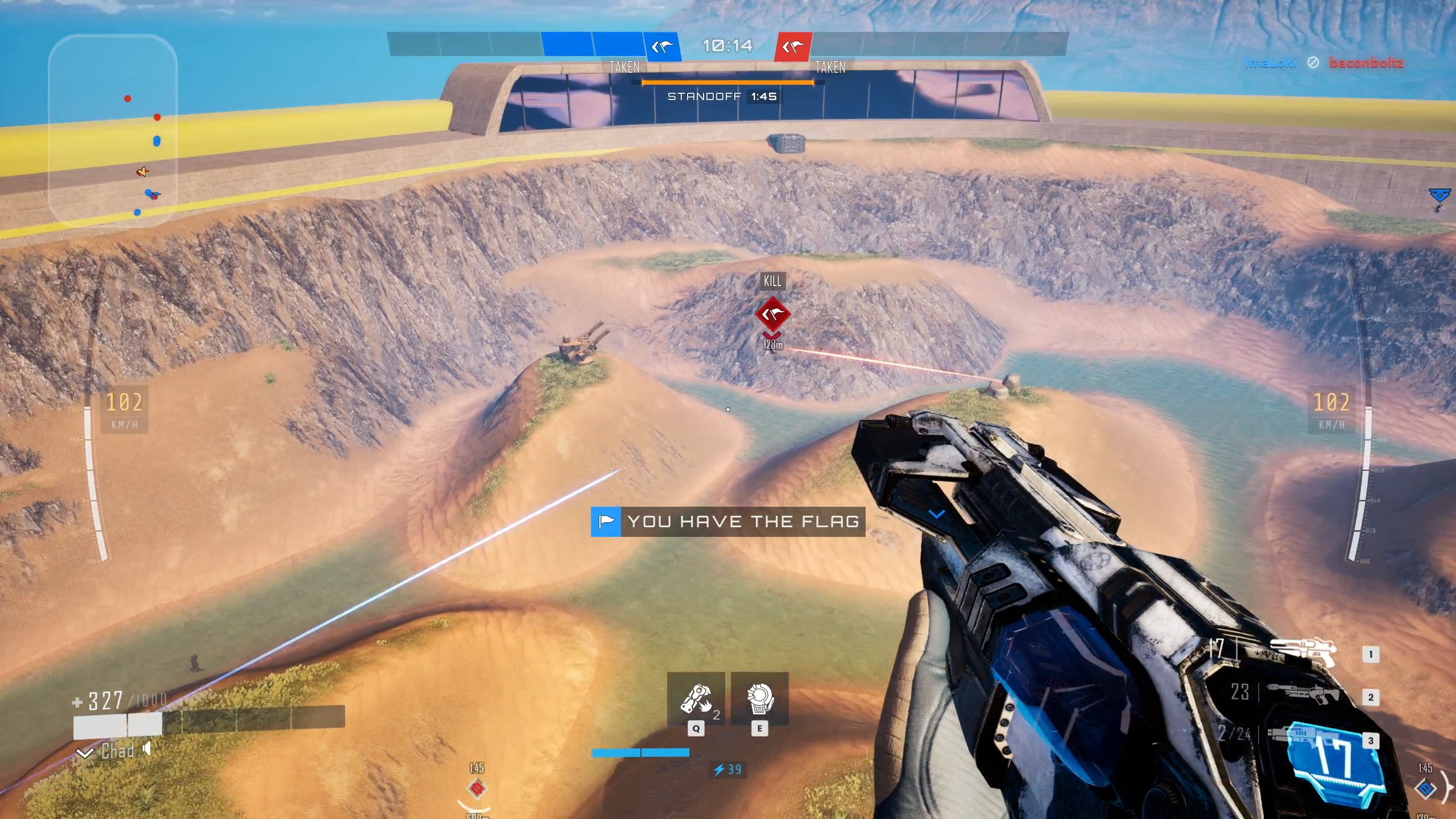
Task: Activate the explosive grenade ability slot
Action: click(x=696, y=699)
